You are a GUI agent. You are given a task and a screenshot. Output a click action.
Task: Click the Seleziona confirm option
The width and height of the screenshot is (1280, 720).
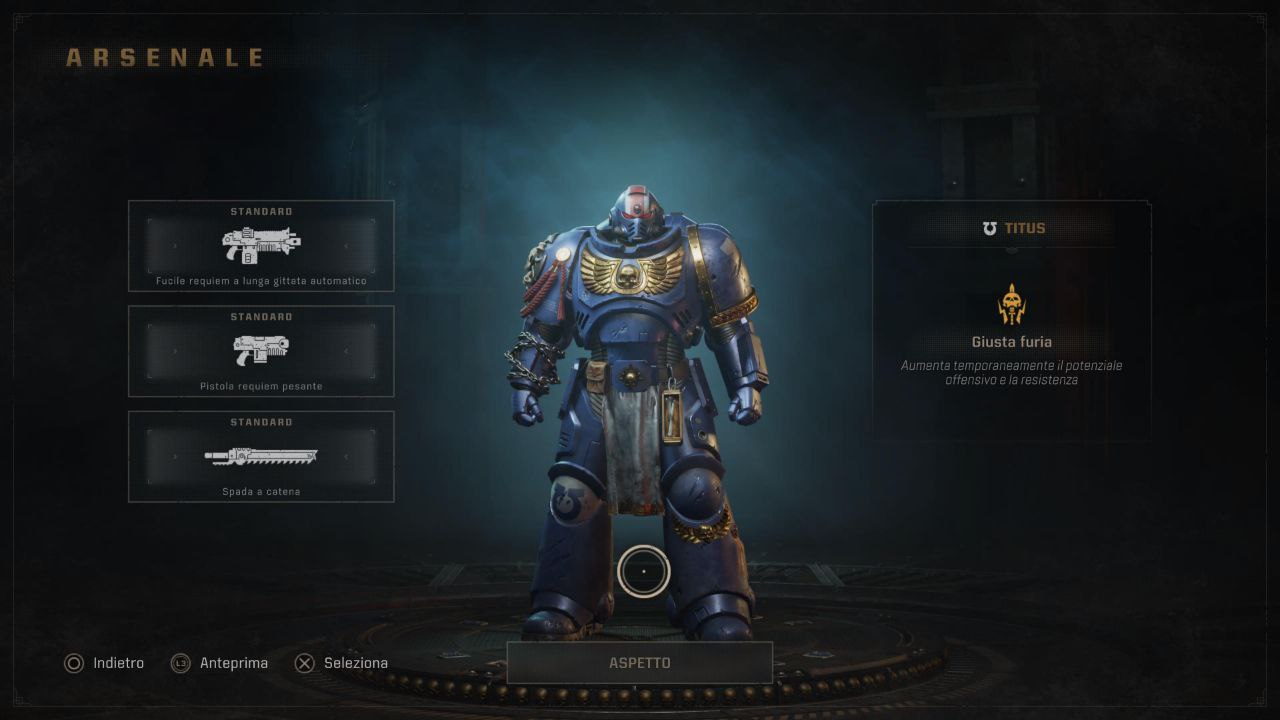coord(342,663)
